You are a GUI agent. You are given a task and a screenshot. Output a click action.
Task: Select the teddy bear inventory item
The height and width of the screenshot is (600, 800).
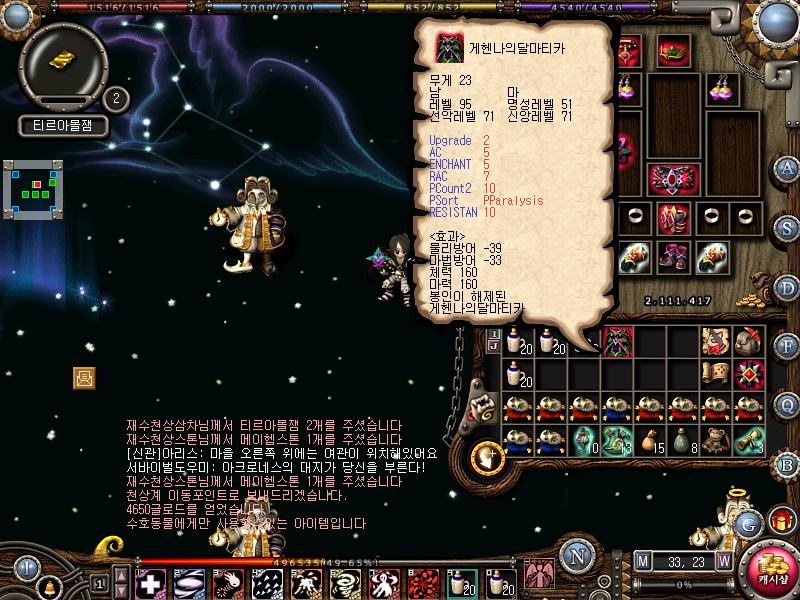(716, 440)
